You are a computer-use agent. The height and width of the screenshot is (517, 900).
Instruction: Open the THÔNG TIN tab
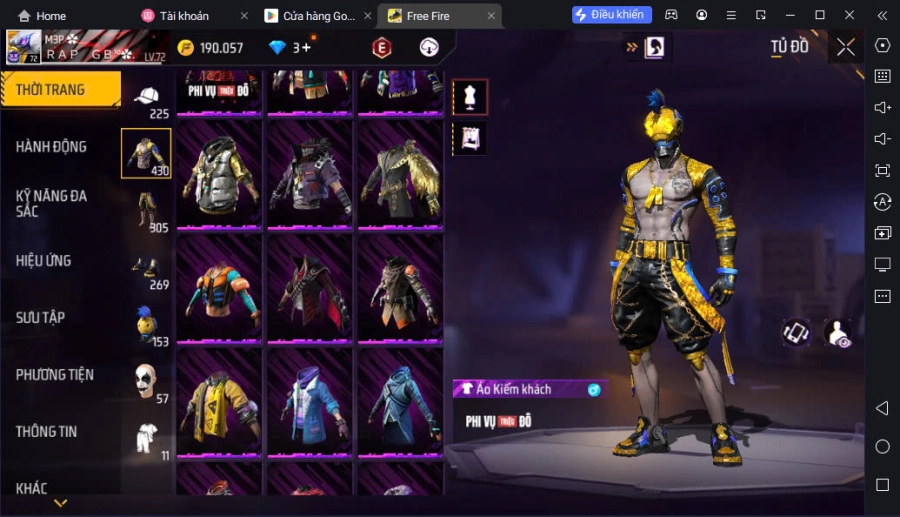47,432
